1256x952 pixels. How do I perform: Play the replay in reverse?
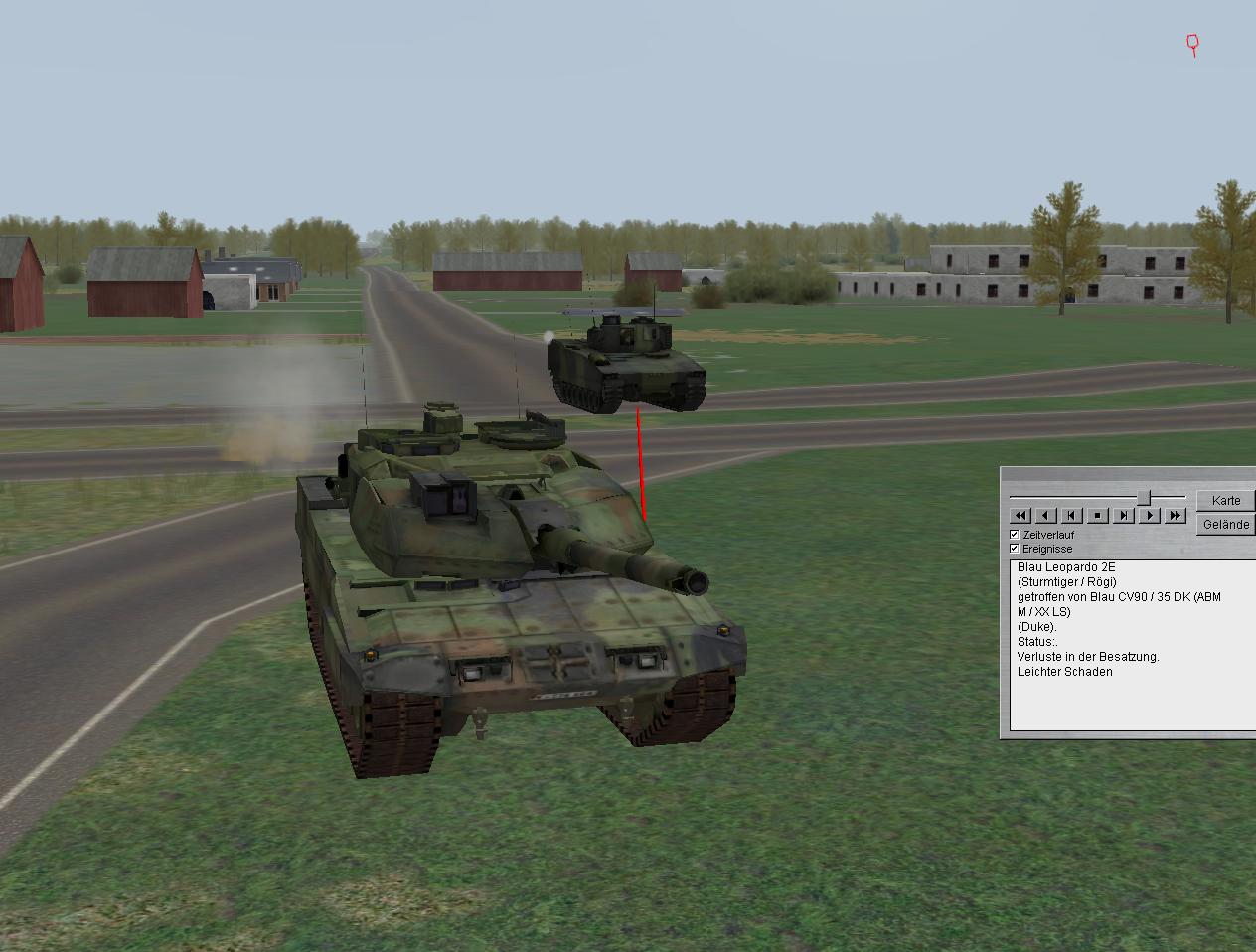tap(1046, 515)
